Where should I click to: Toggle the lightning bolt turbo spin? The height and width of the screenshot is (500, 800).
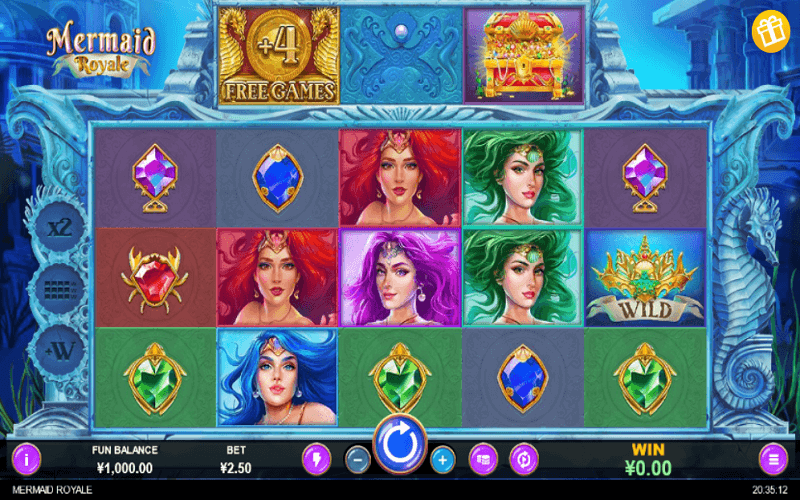click(x=316, y=459)
